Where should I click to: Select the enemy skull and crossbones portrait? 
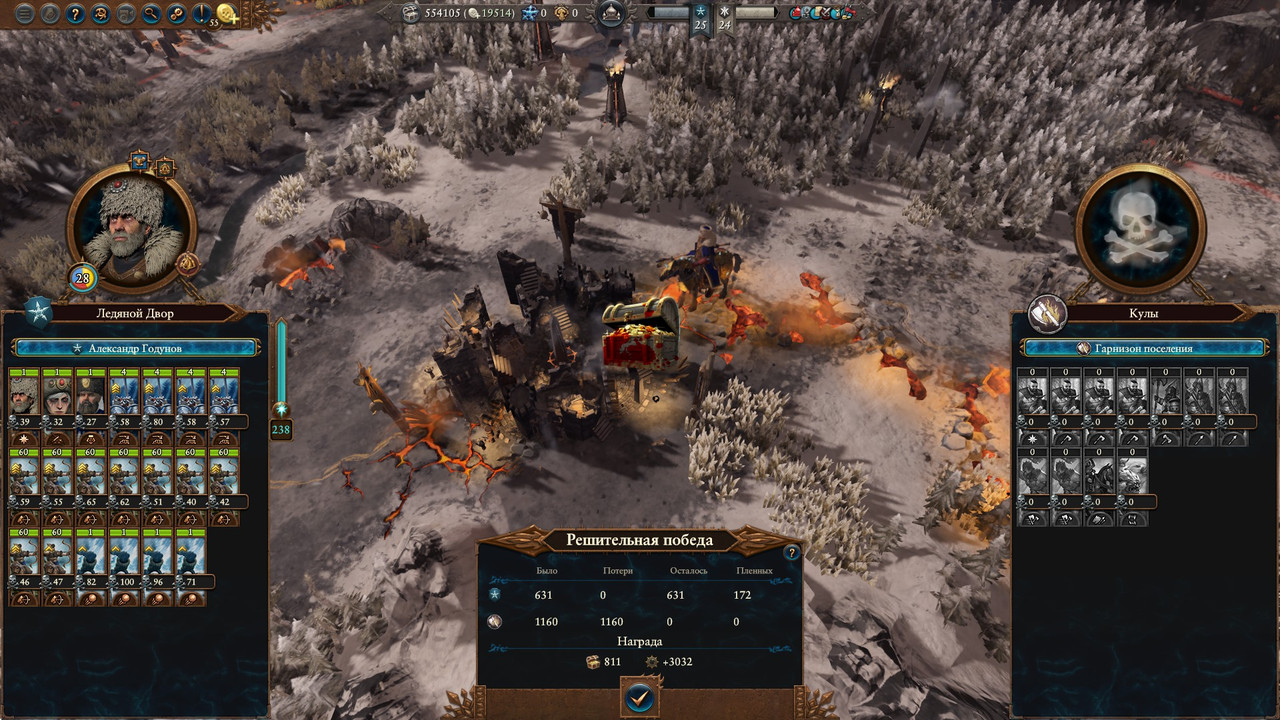1140,228
